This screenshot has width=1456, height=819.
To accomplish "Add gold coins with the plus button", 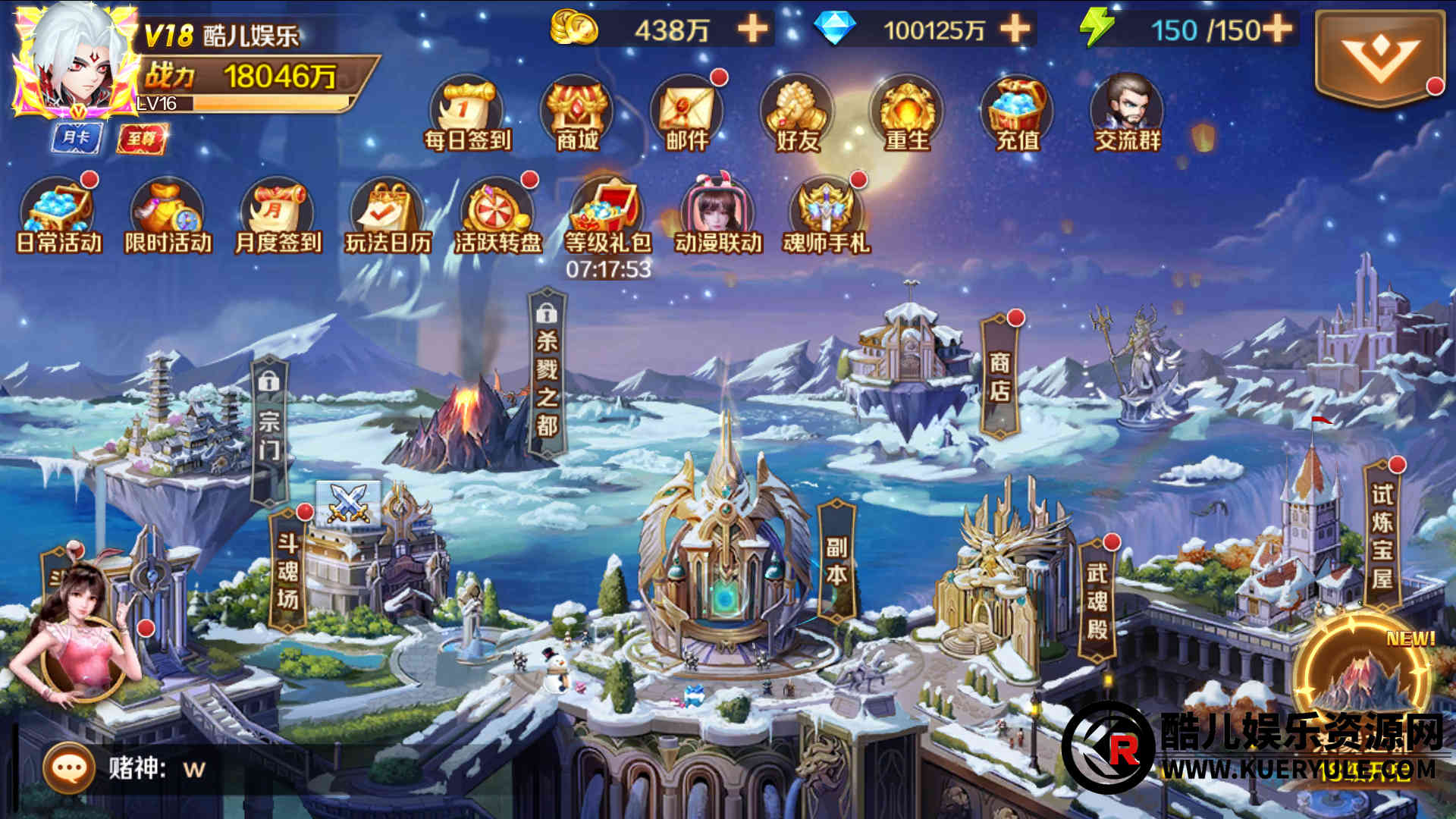I will [752, 30].
